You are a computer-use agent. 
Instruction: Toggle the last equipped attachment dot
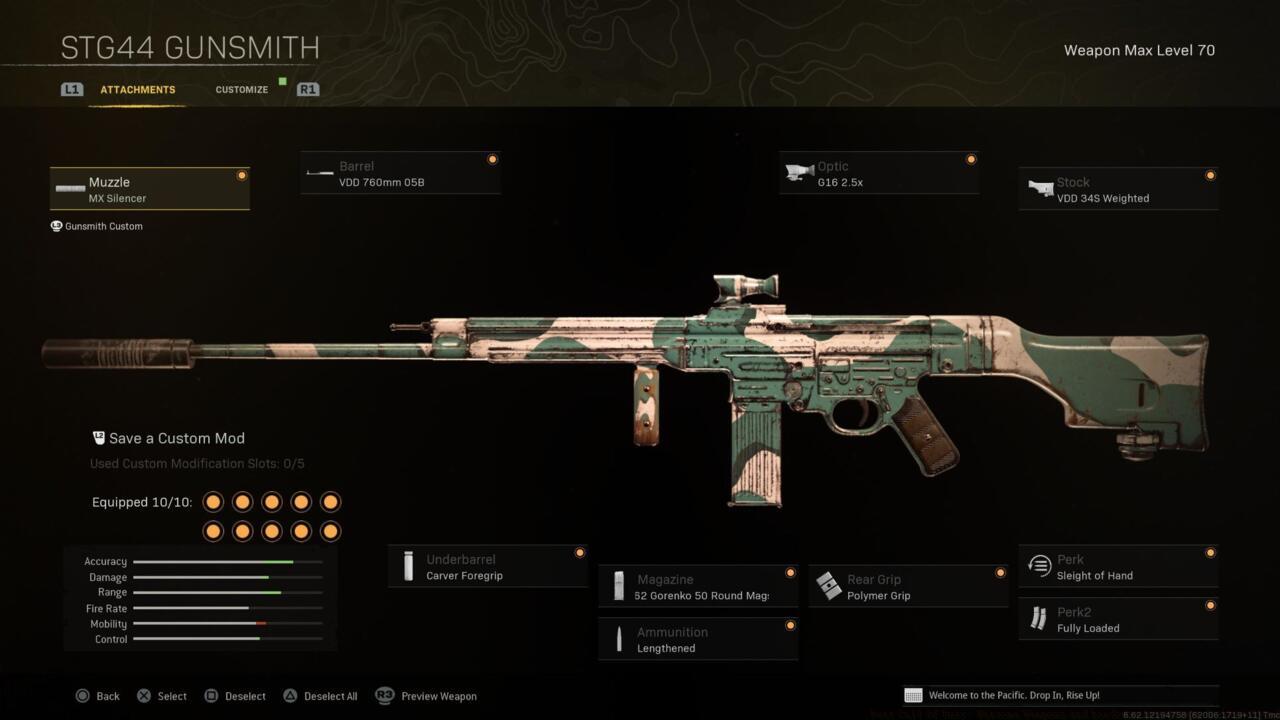coord(330,530)
